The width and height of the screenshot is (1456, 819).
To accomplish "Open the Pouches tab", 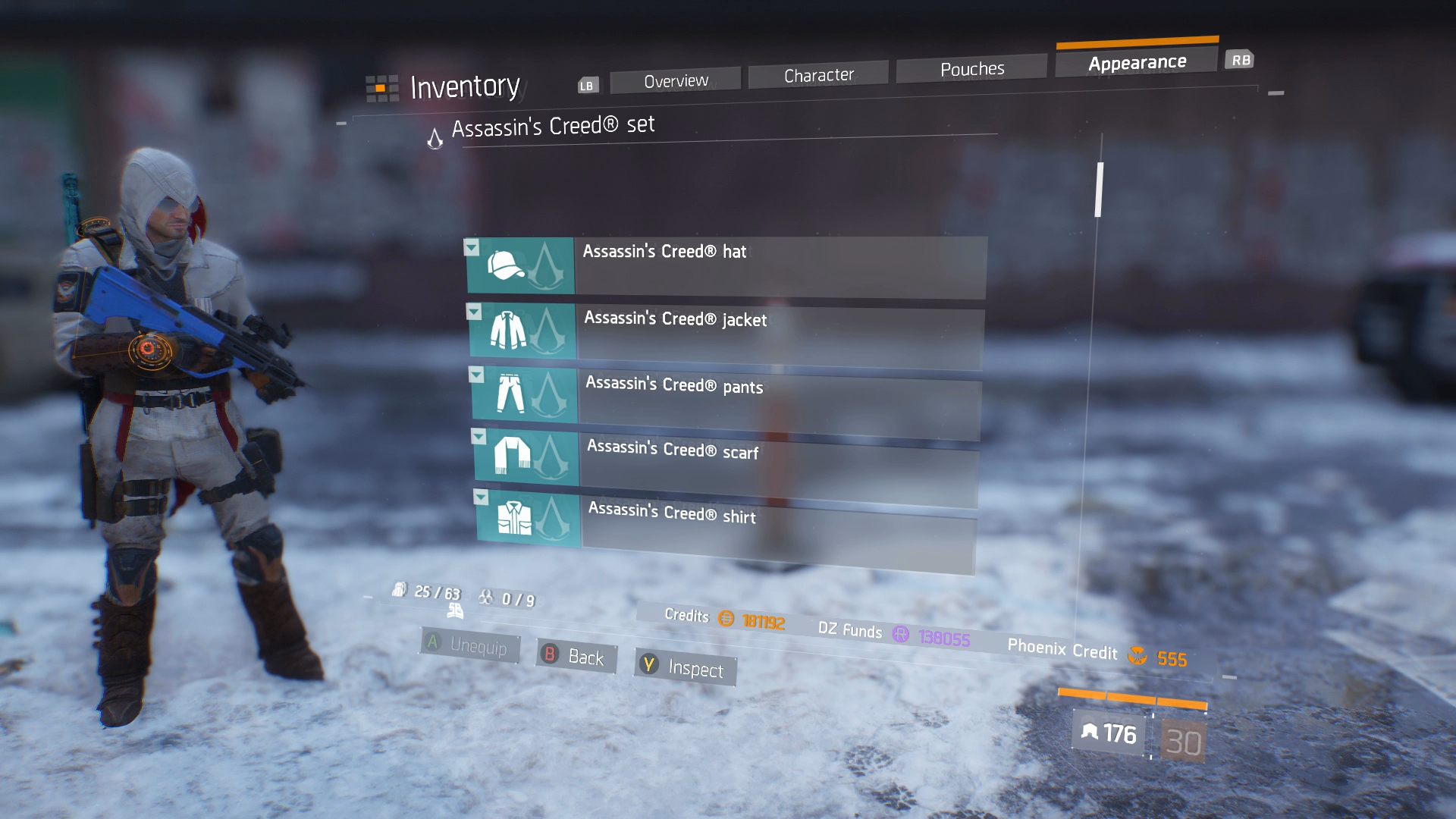I will pos(973,67).
